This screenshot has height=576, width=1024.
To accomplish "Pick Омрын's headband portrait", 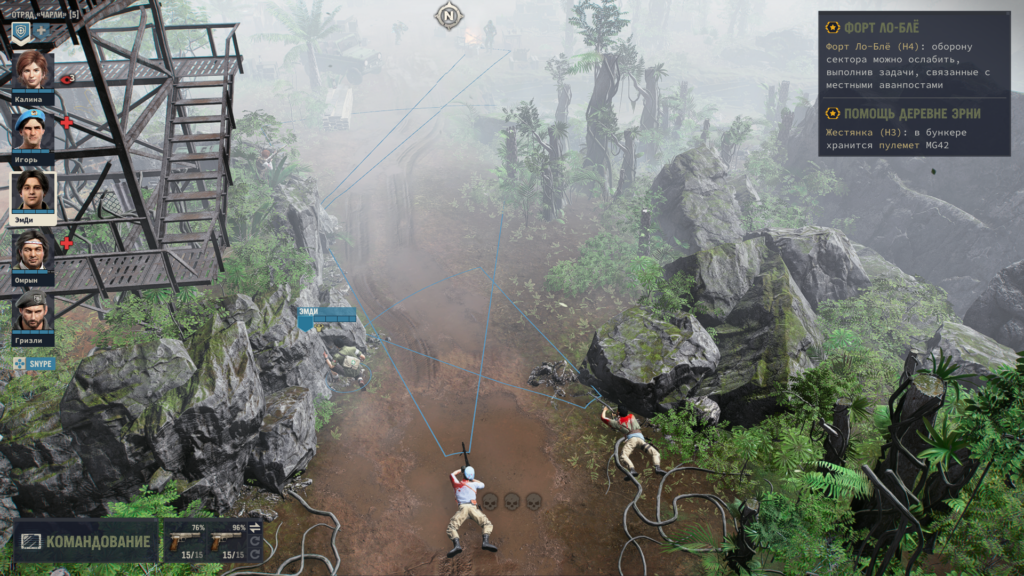I will pyautogui.click(x=32, y=251).
